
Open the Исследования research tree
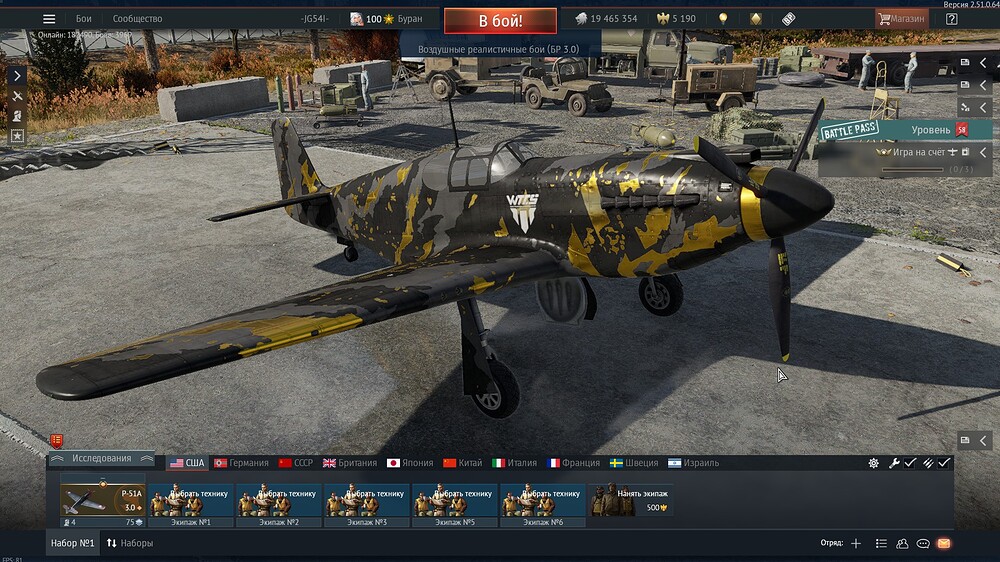click(102, 459)
